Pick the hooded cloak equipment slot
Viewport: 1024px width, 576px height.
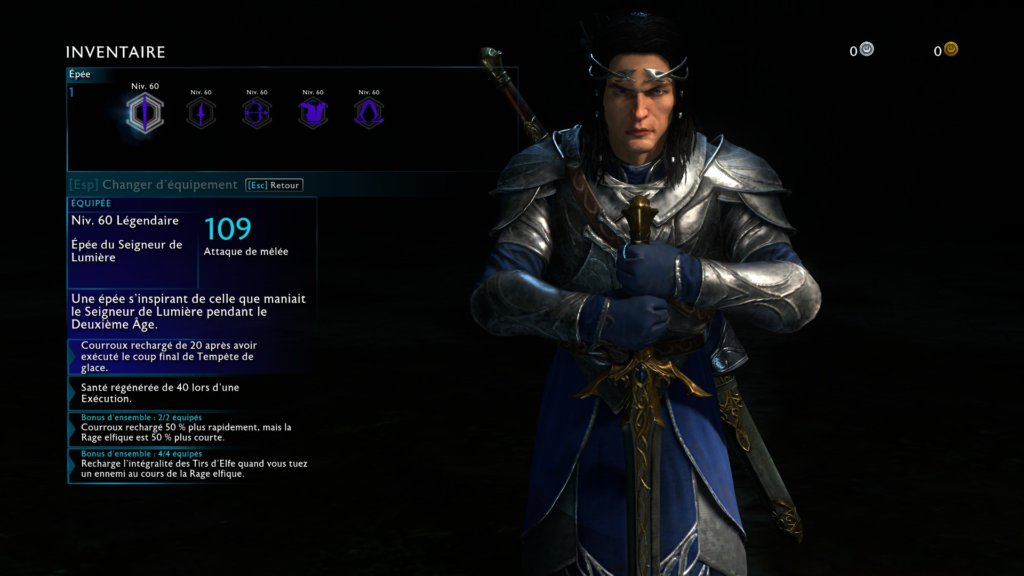point(369,114)
